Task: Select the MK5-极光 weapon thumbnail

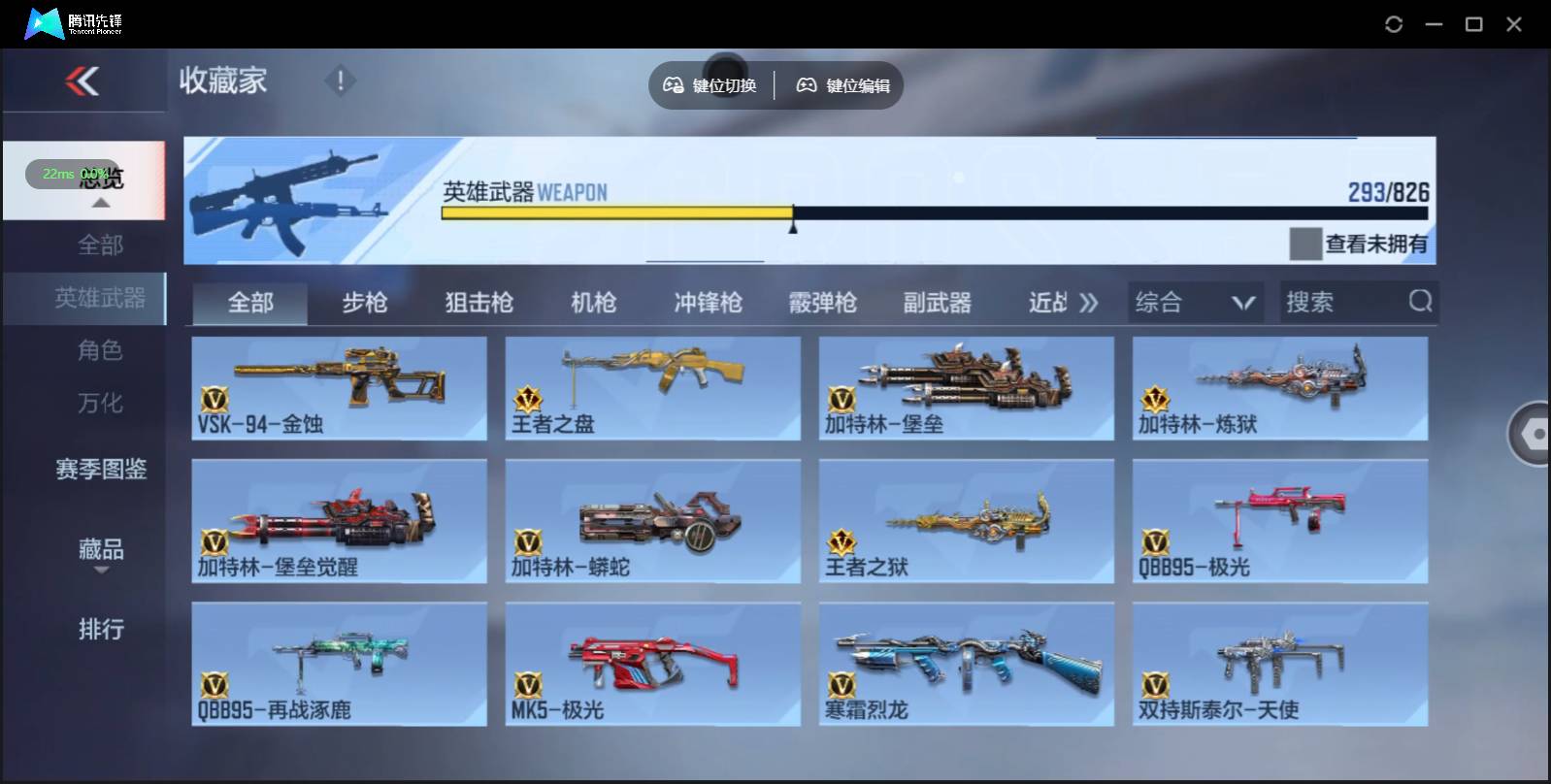Action: pyautogui.click(x=652, y=665)
